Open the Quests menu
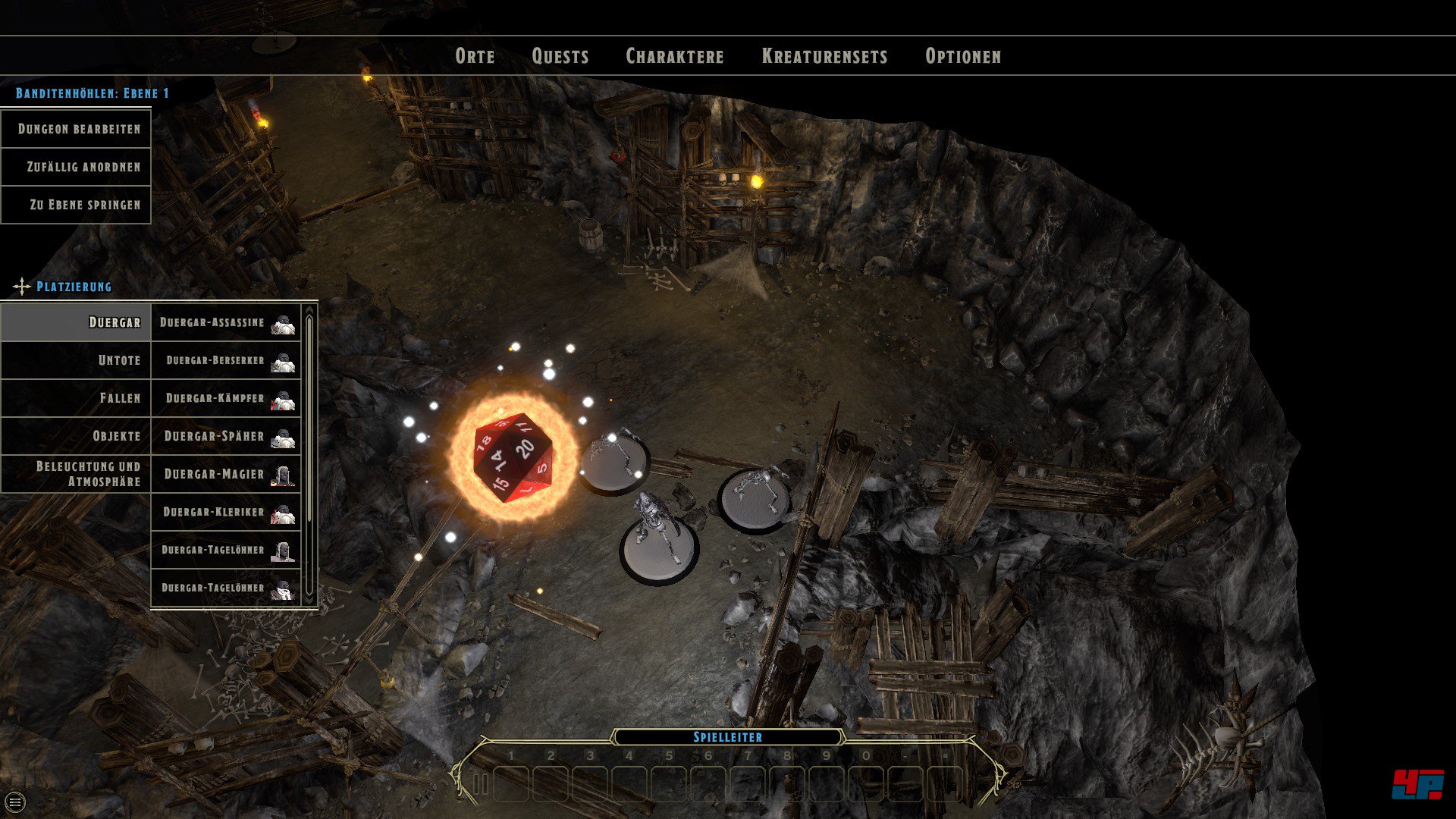 [560, 56]
